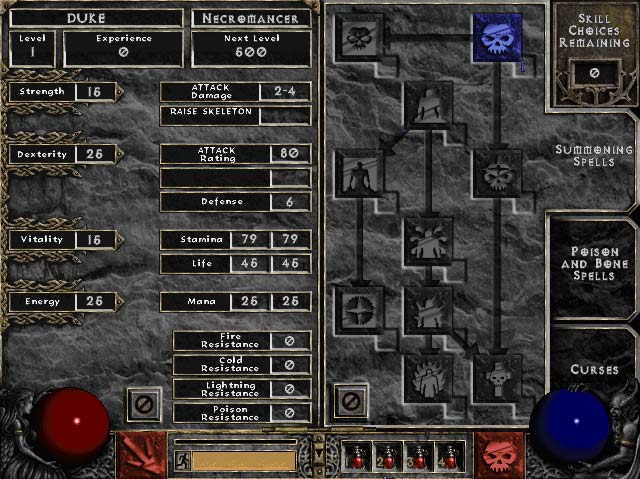Viewport: 640px width, 479px height.
Task: Choose the Blood Golem skill icon
Action: pyautogui.click(x=428, y=240)
